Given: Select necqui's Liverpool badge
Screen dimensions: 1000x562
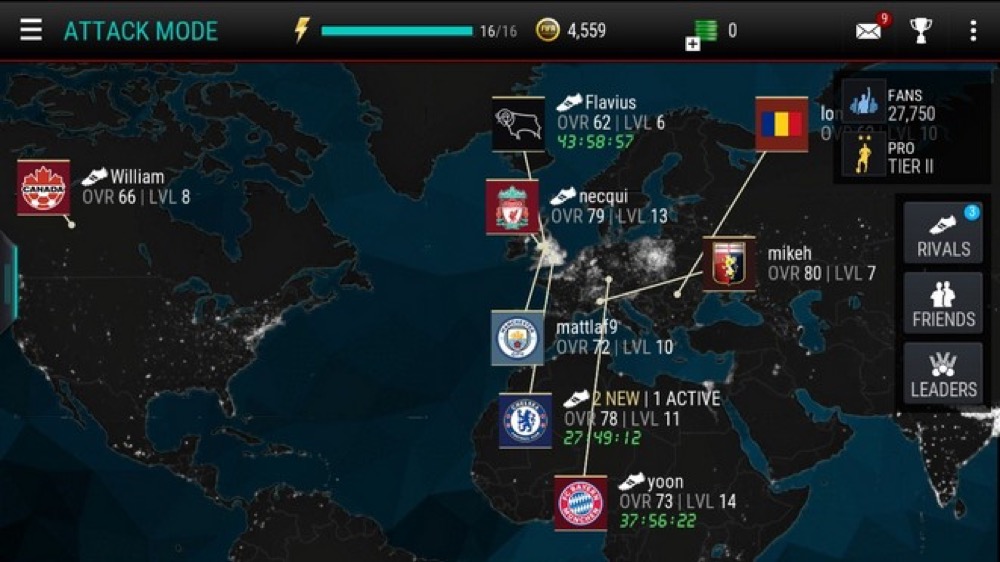Looking at the screenshot, I should [x=512, y=207].
